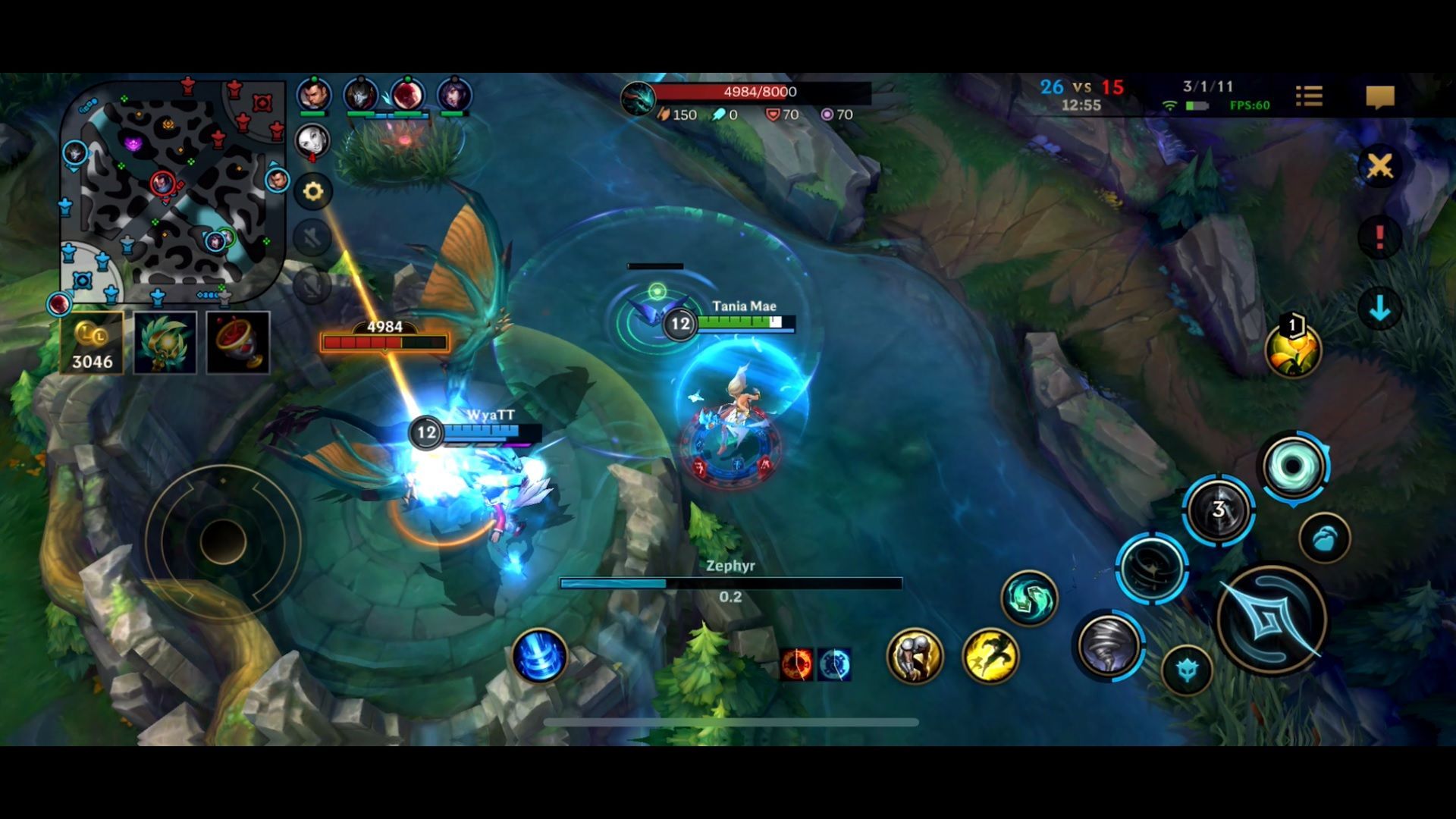
Task: Use the yellow running figure Flash spell
Action: coord(990,655)
